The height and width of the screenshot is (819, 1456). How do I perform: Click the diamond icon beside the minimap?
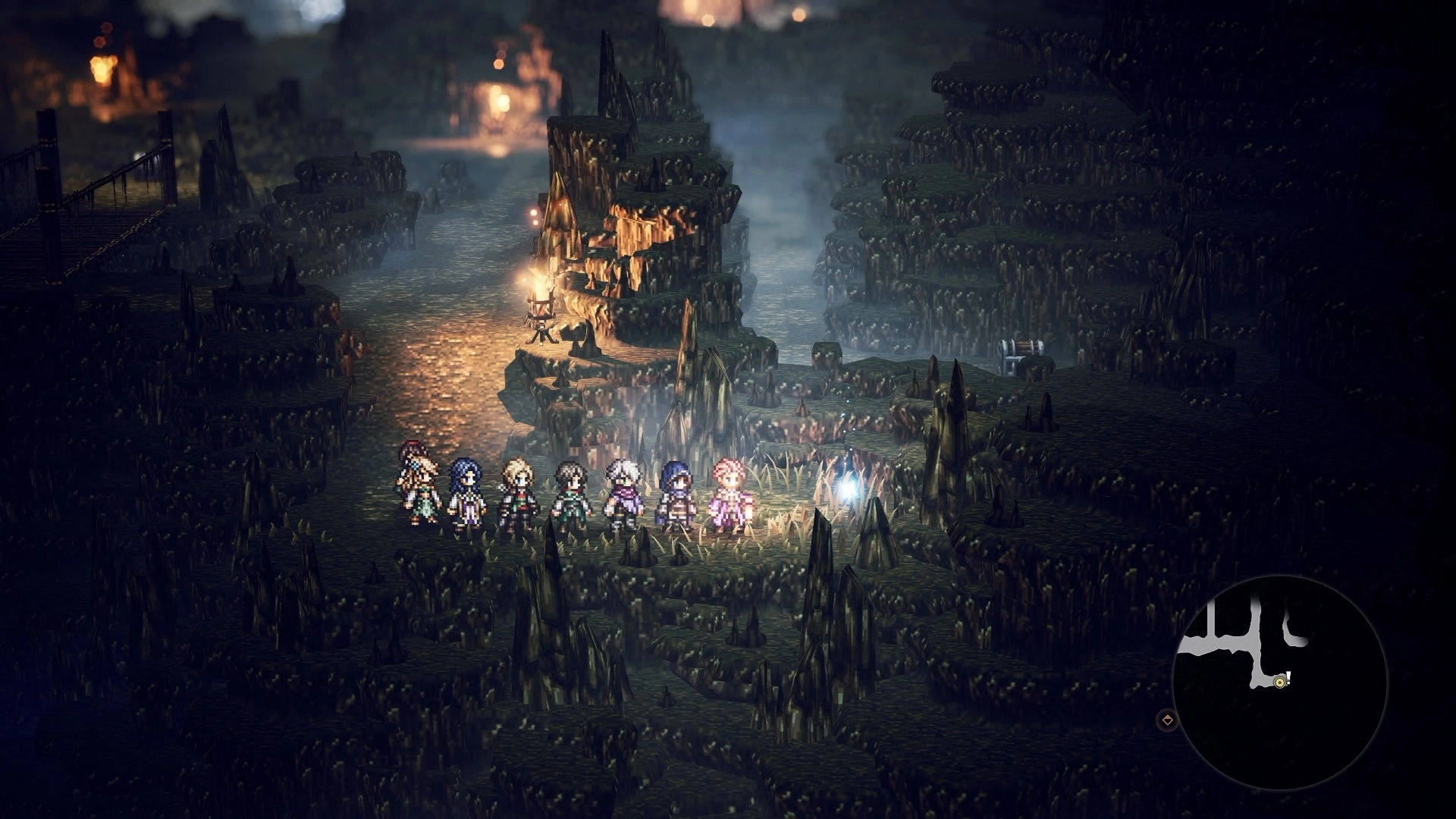click(1168, 720)
